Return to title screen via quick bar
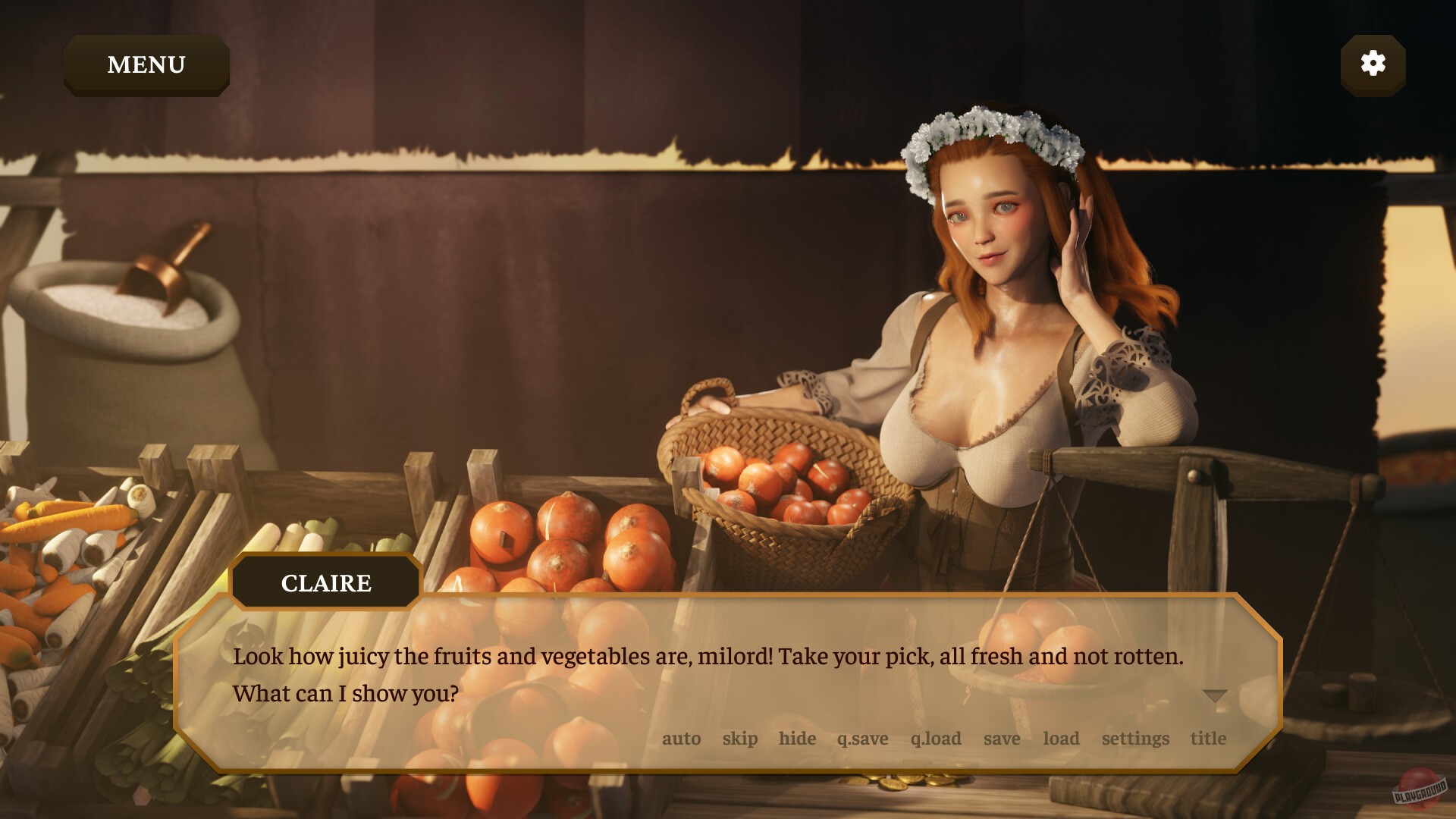Image resolution: width=1456 pixels, height=819 pixels. [1209, 738]
